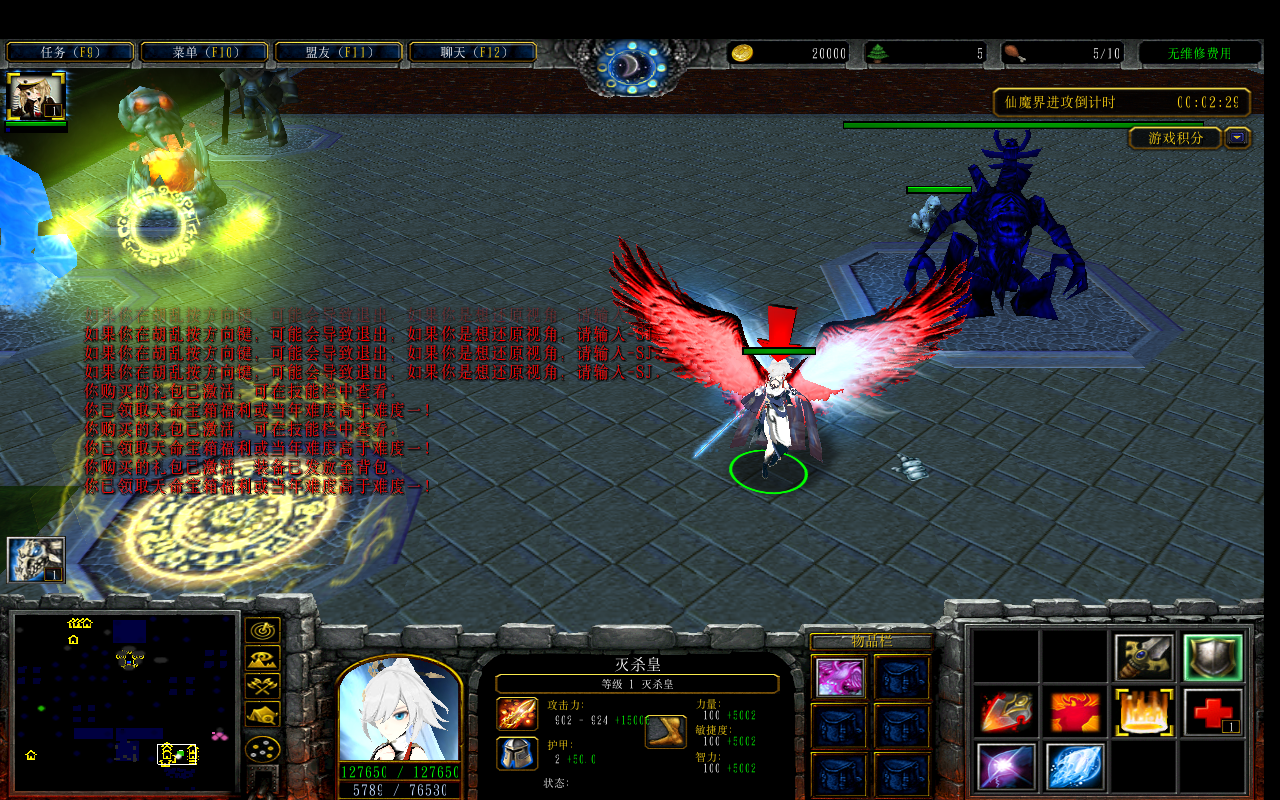Select the blue frost shard ability
The height and width of the screenshot is (800, 1280).
[x=1075, y=767]
